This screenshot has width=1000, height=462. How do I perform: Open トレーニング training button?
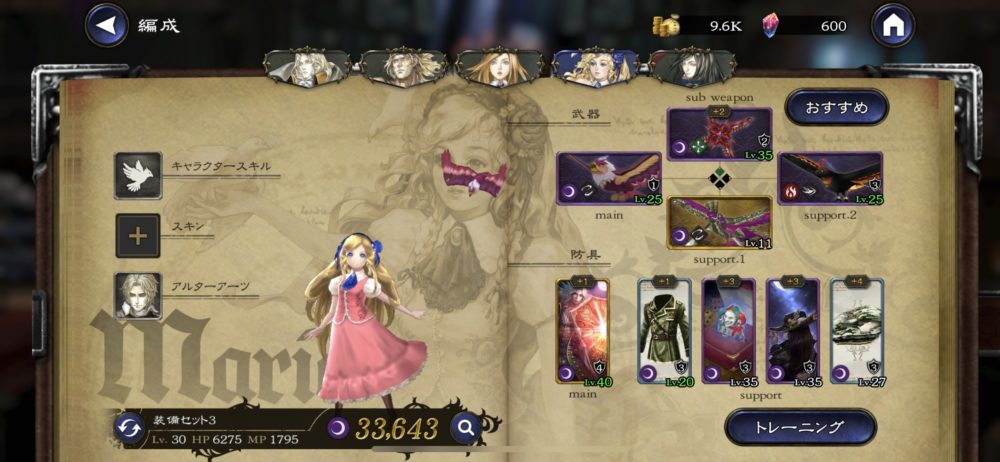pyautogui.click(x=800, y=427)
